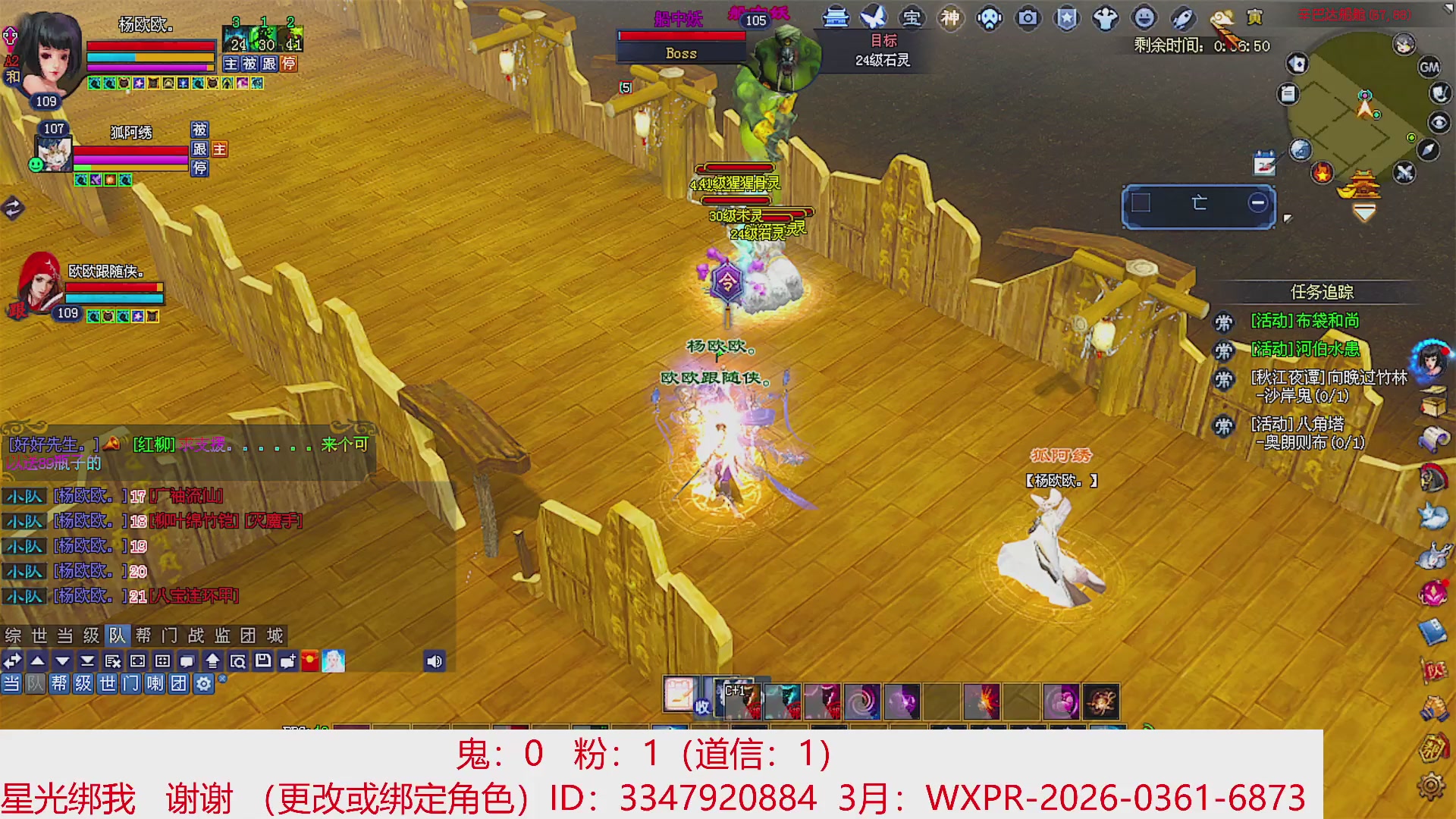The width and height of the screenshot is (1456, 819).
Task: Click the player avatar thumbnail in chat toolbar
Action: [x=333, y=661]
